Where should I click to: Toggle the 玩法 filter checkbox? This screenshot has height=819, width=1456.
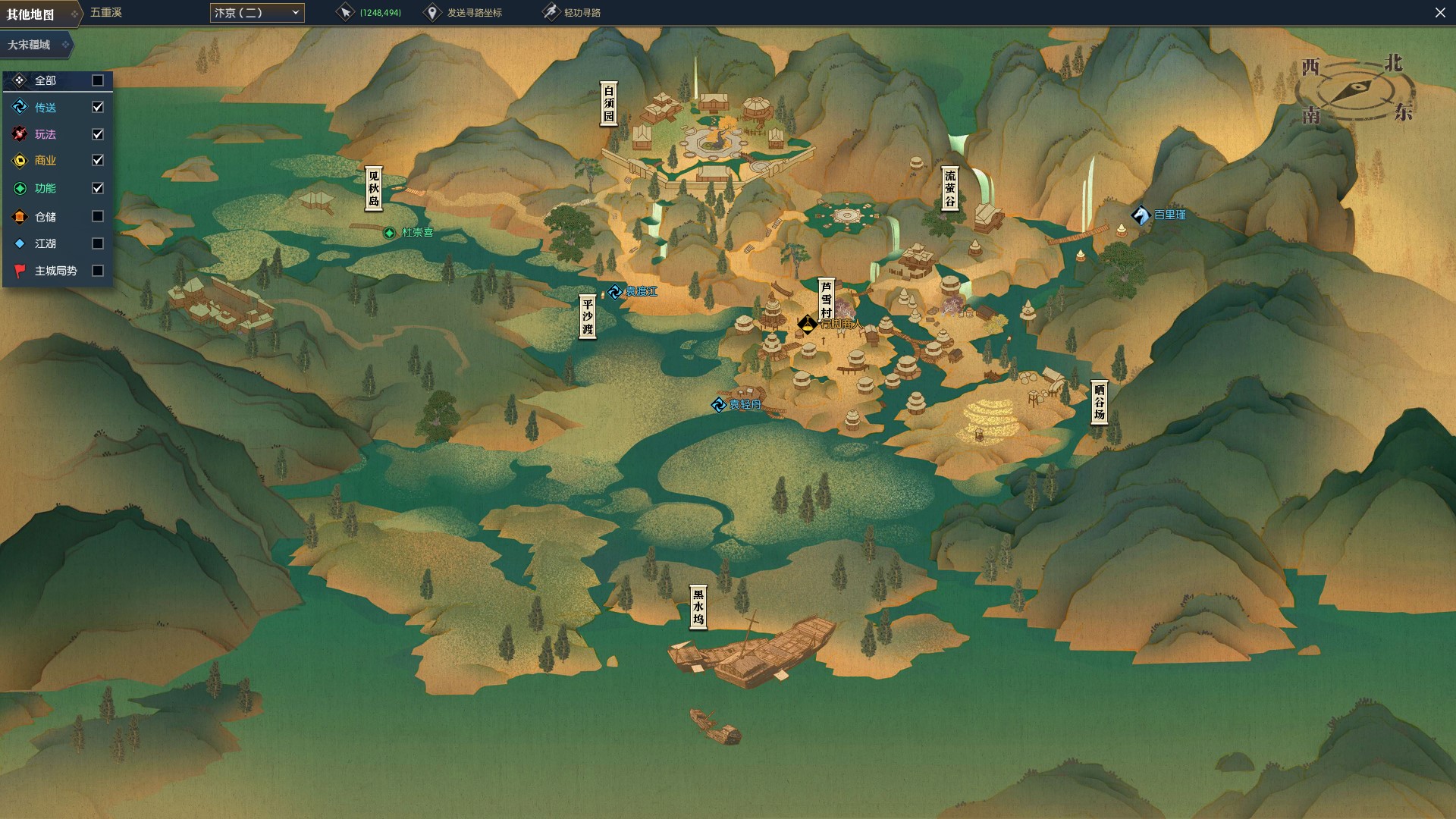98,134
